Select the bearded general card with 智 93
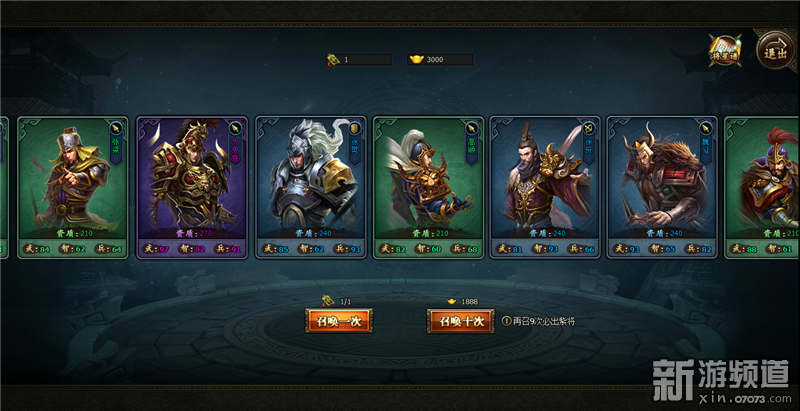 [546, 187]
